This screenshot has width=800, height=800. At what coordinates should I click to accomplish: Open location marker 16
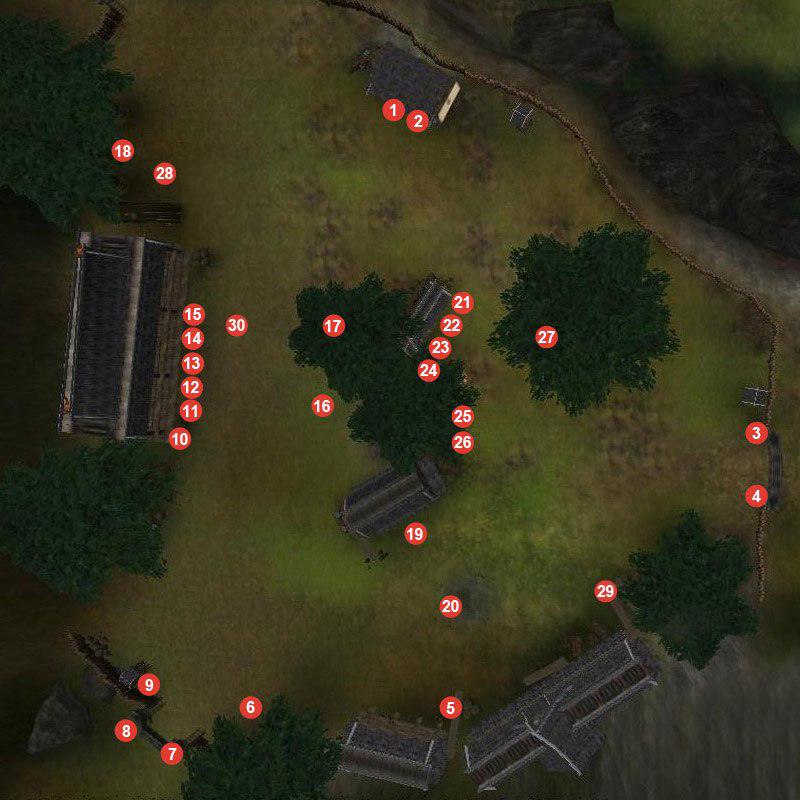322,406
